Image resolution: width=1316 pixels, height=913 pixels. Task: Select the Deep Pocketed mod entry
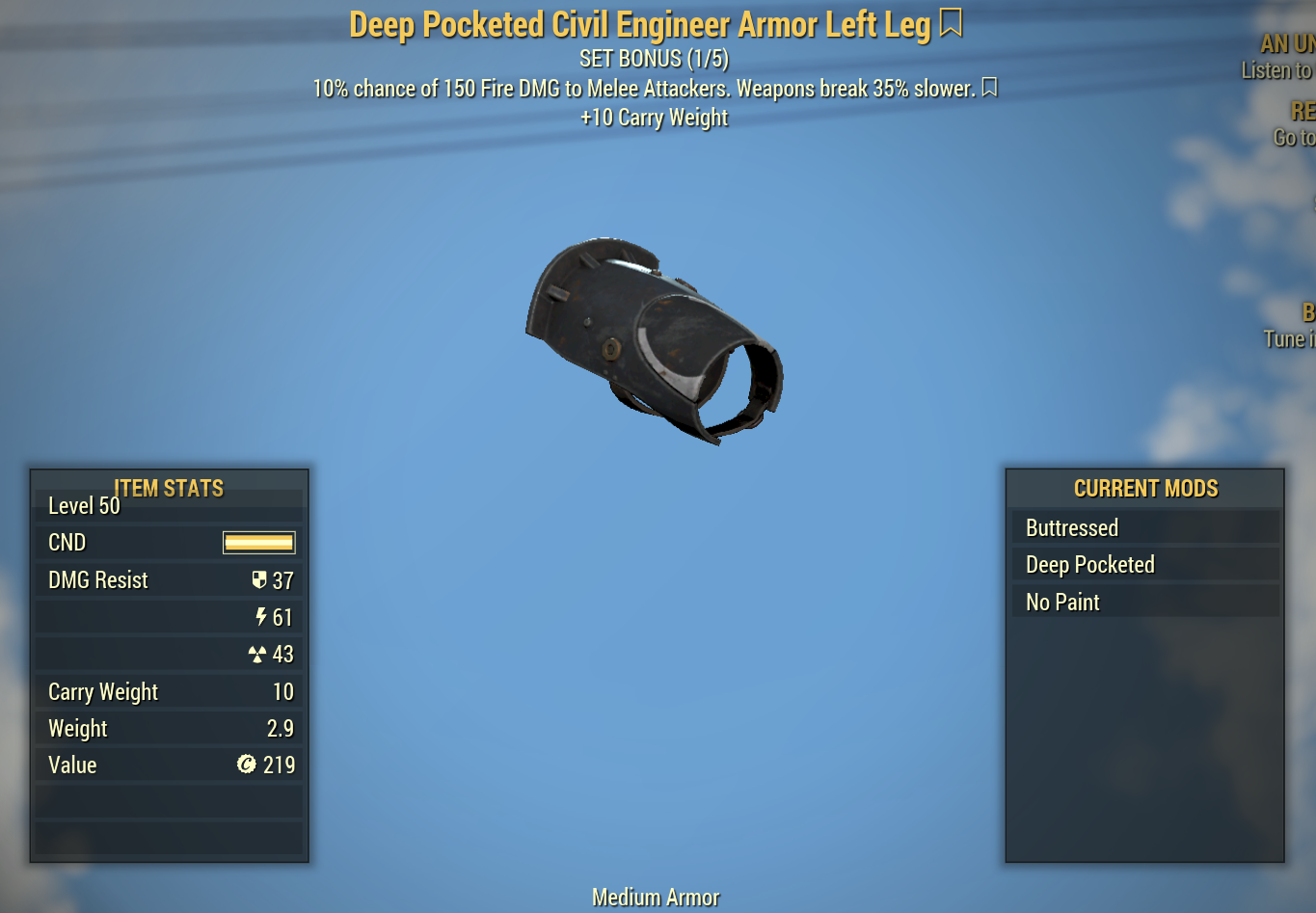tap(1144, 564)
